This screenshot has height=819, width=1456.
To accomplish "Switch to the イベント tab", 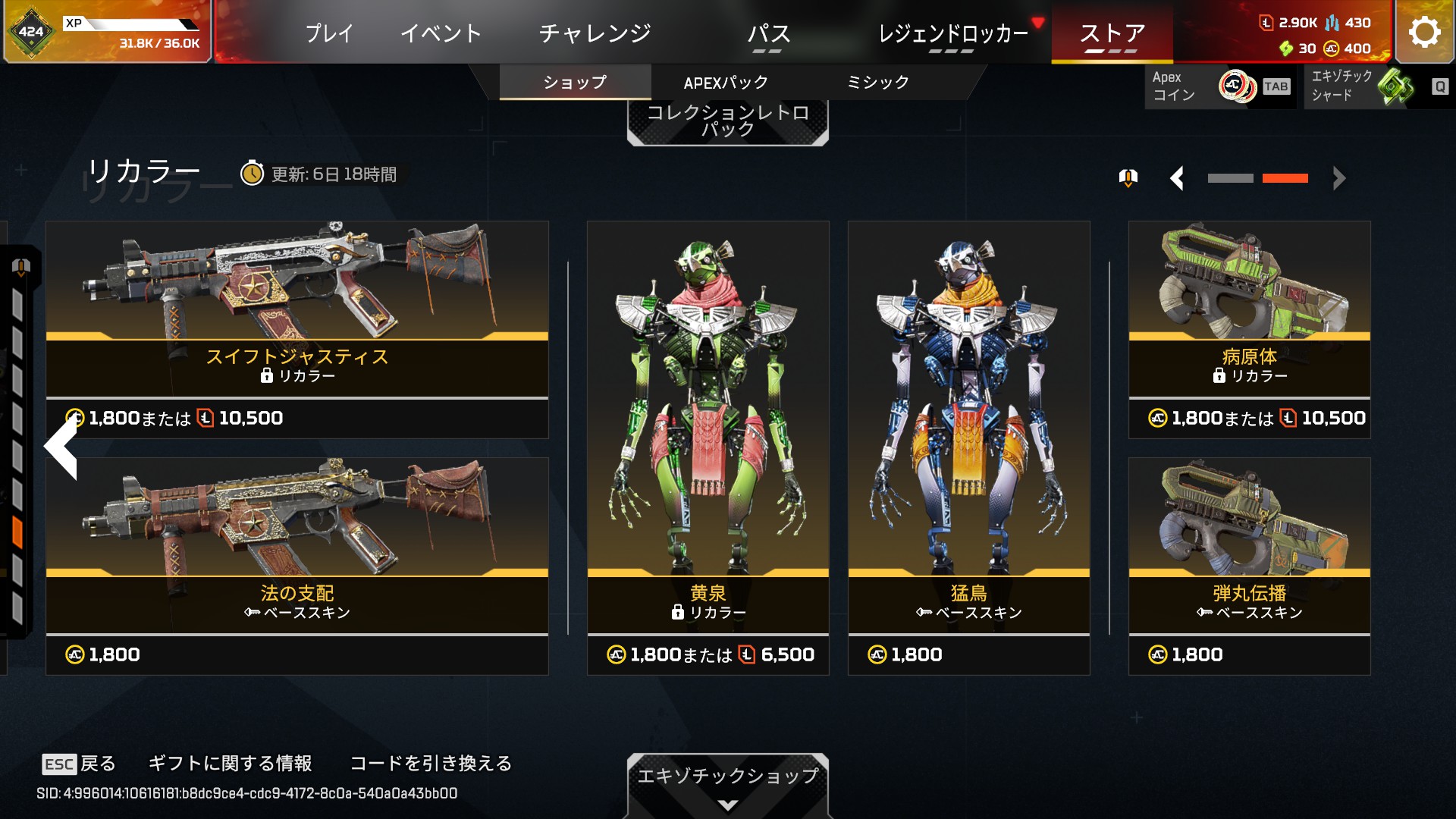I will click(441, 33).
